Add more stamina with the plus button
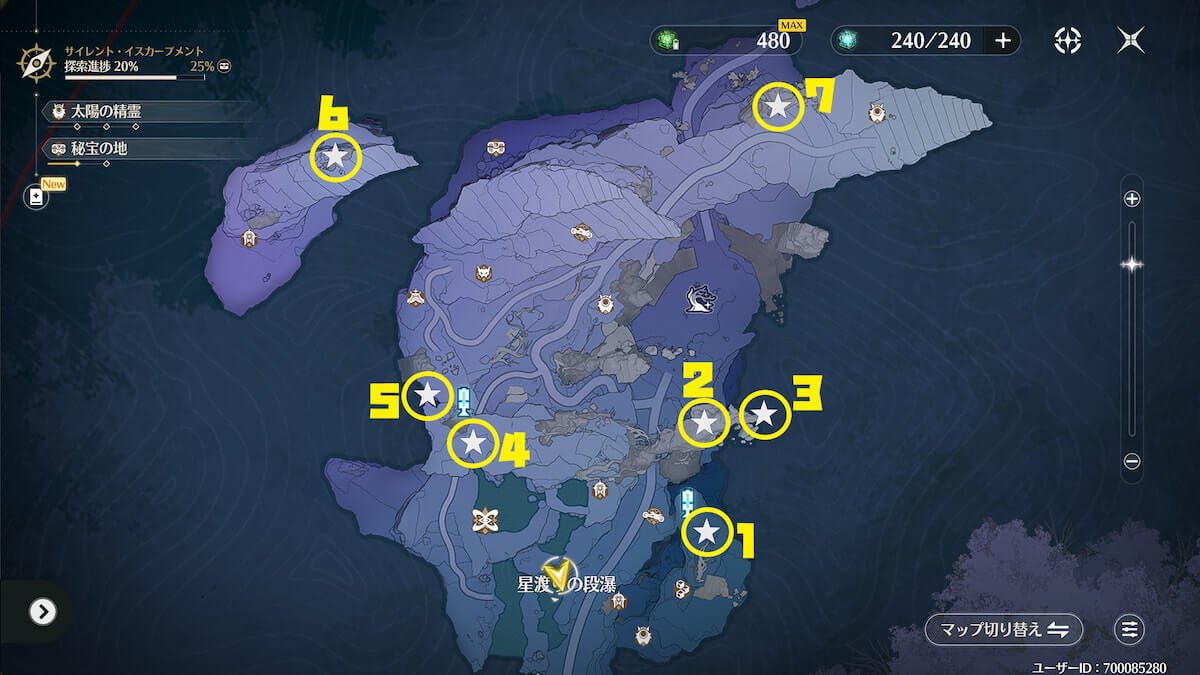Image resolution: width=1200 pixels, height=675 pixels. tap(1002, 40)
